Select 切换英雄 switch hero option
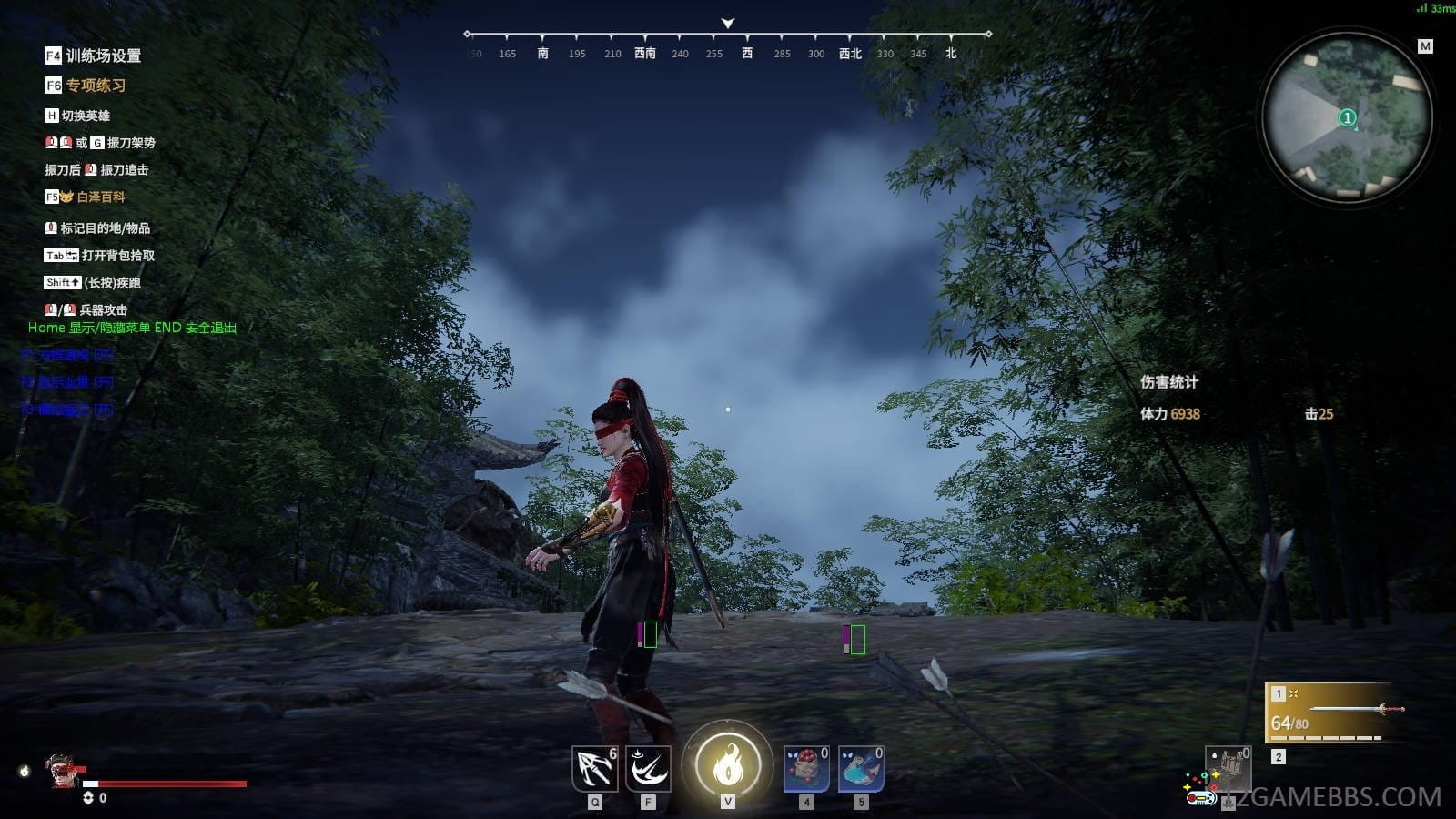The image size is (1456, 819). click(86, 116)
